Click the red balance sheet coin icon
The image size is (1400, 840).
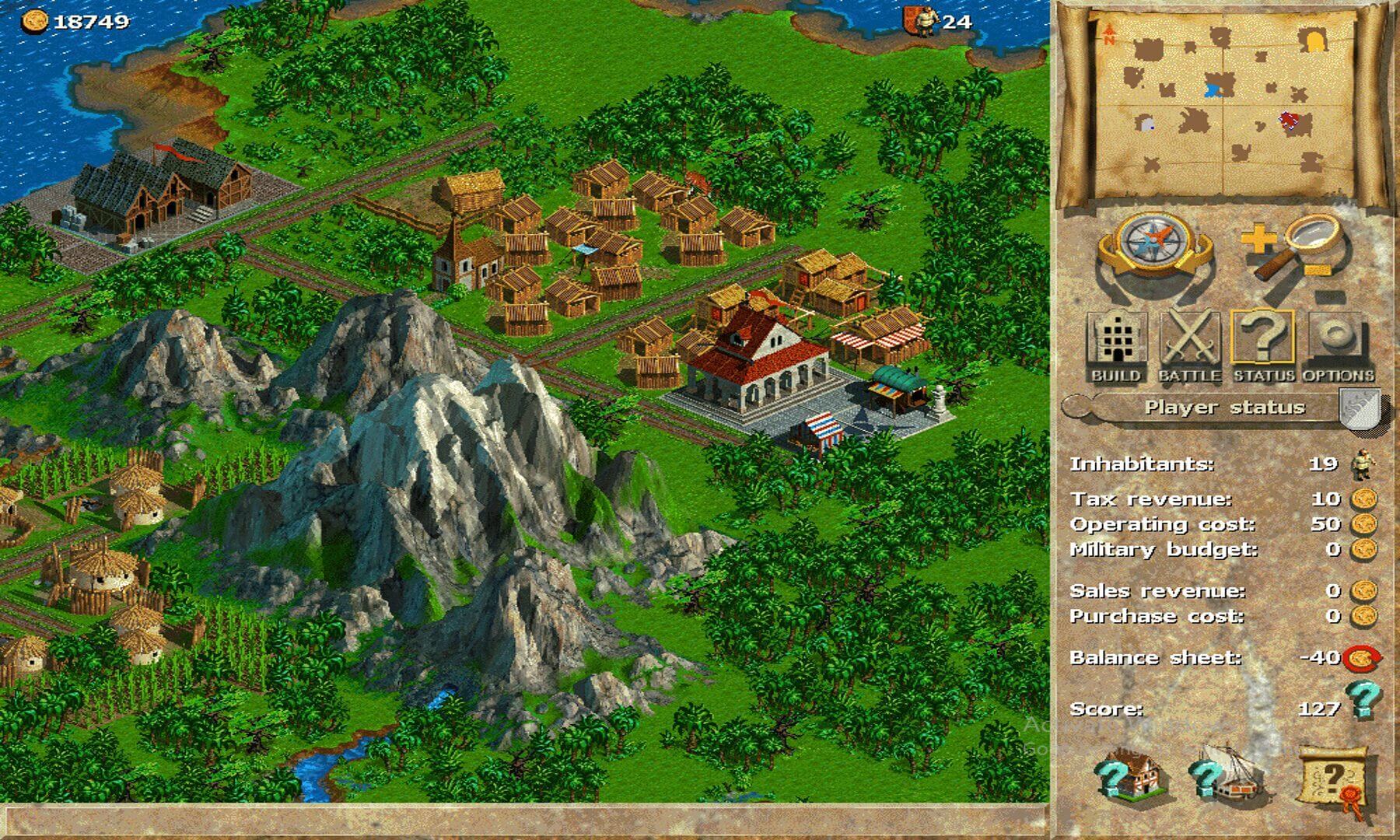[x=1363, y=659]
